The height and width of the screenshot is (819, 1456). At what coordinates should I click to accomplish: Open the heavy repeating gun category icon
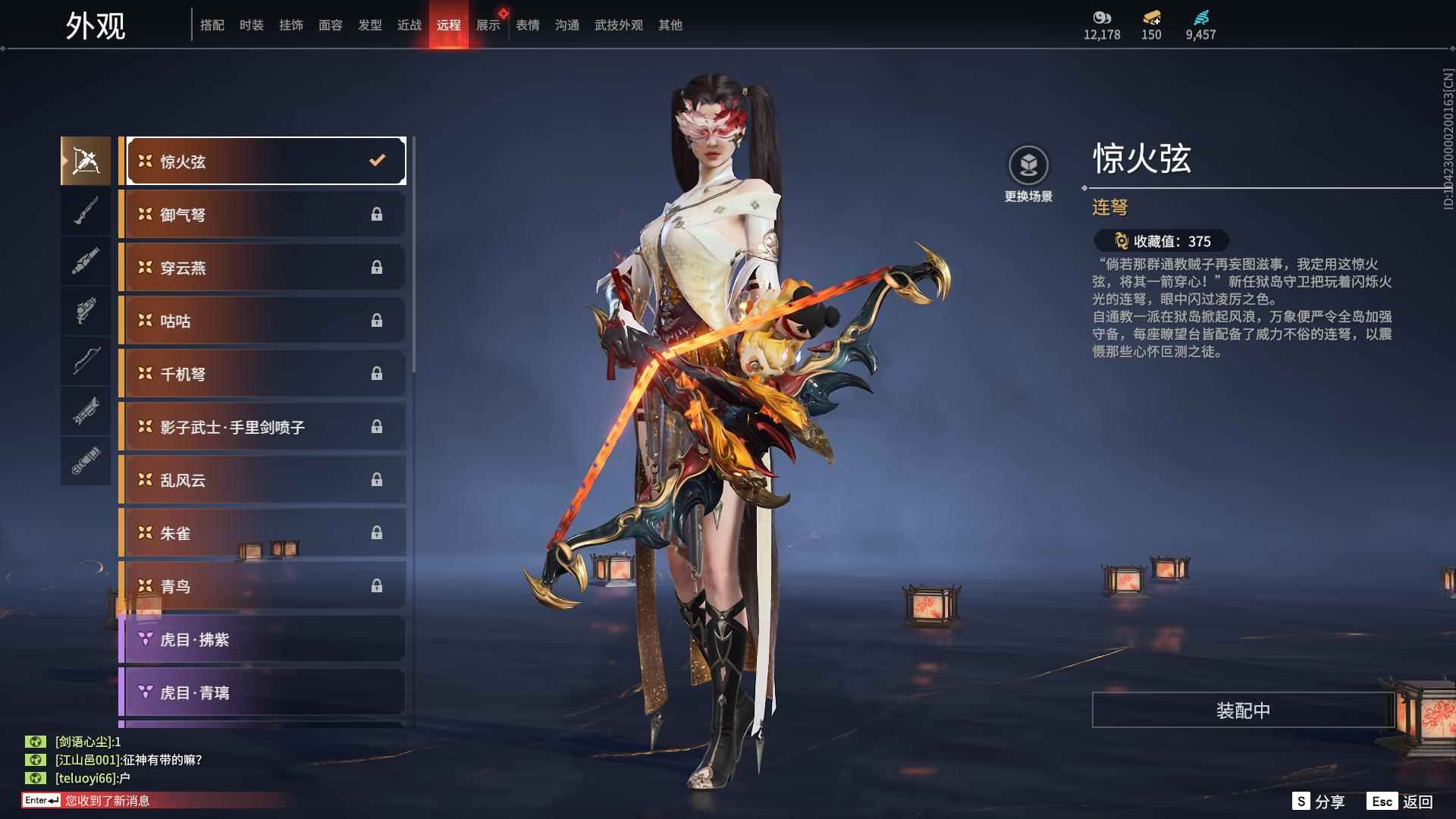pos(86,413)
